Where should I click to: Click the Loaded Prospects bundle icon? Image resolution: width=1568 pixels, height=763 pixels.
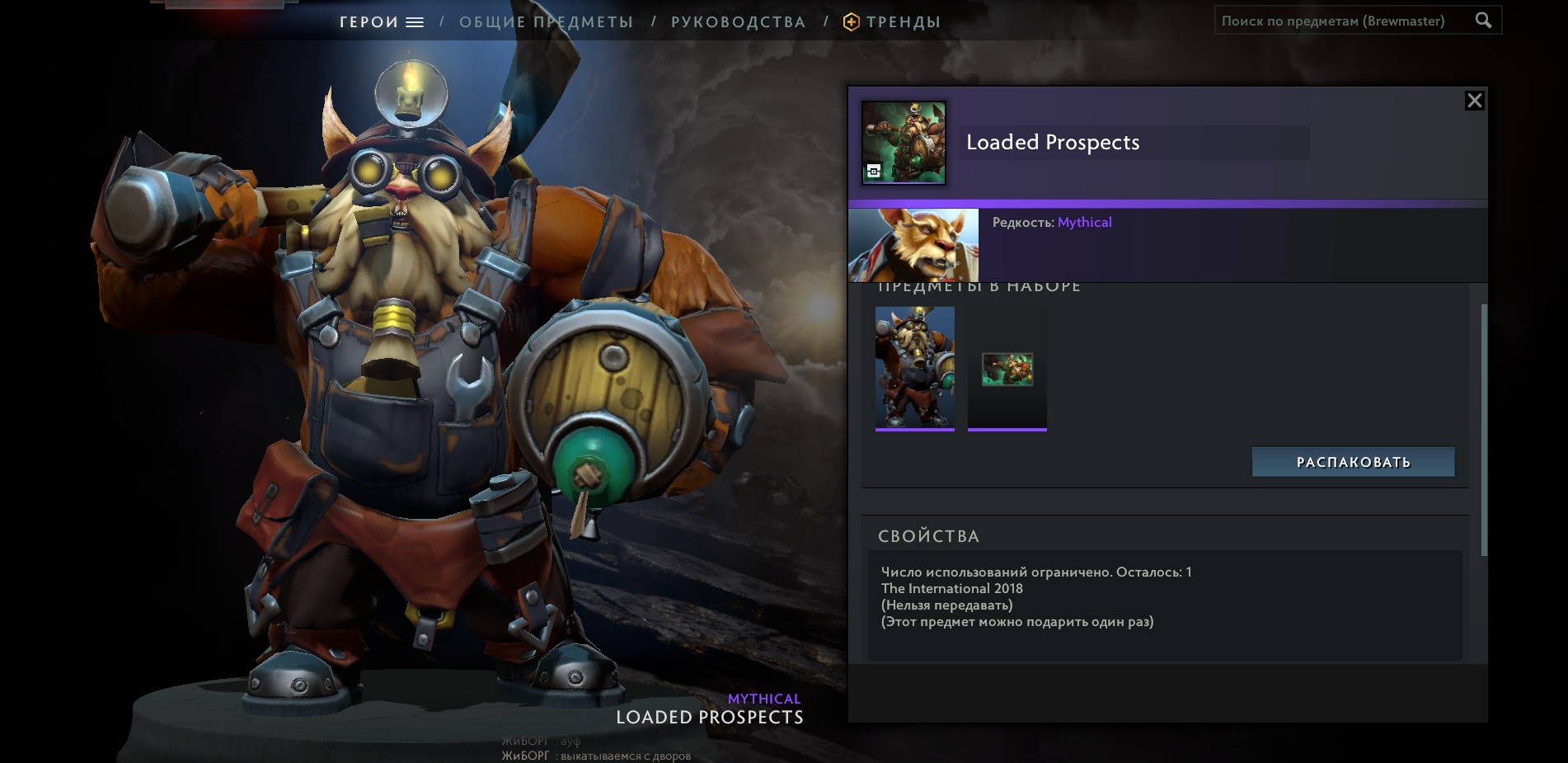(x=904, y=143)
